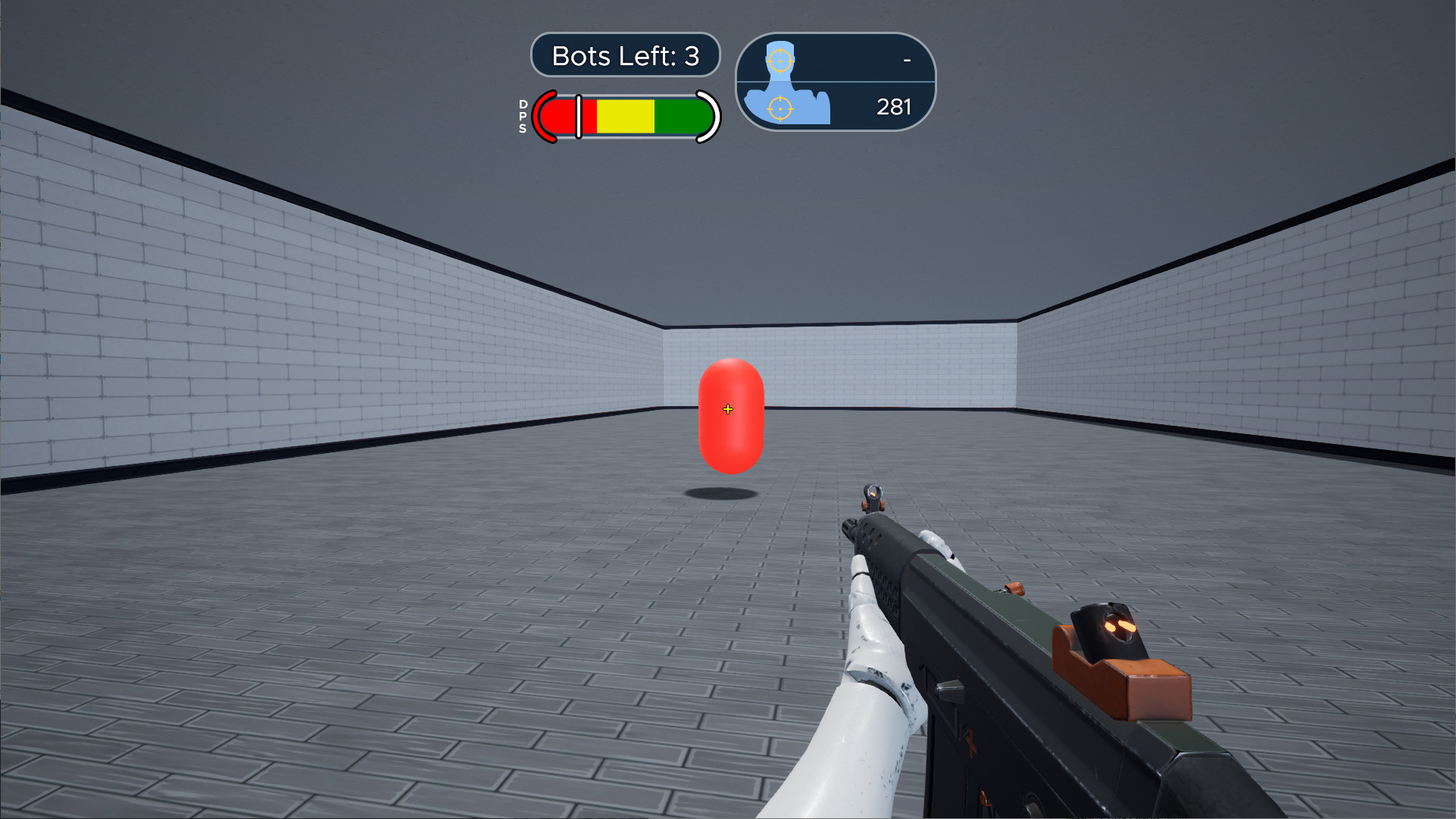Expand the body score row showing 281
This screenshot has width=1456, height=819.
894,108
